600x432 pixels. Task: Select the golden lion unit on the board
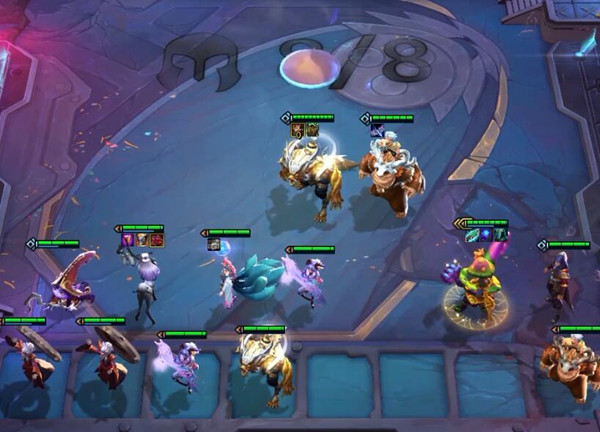[316, 173]
